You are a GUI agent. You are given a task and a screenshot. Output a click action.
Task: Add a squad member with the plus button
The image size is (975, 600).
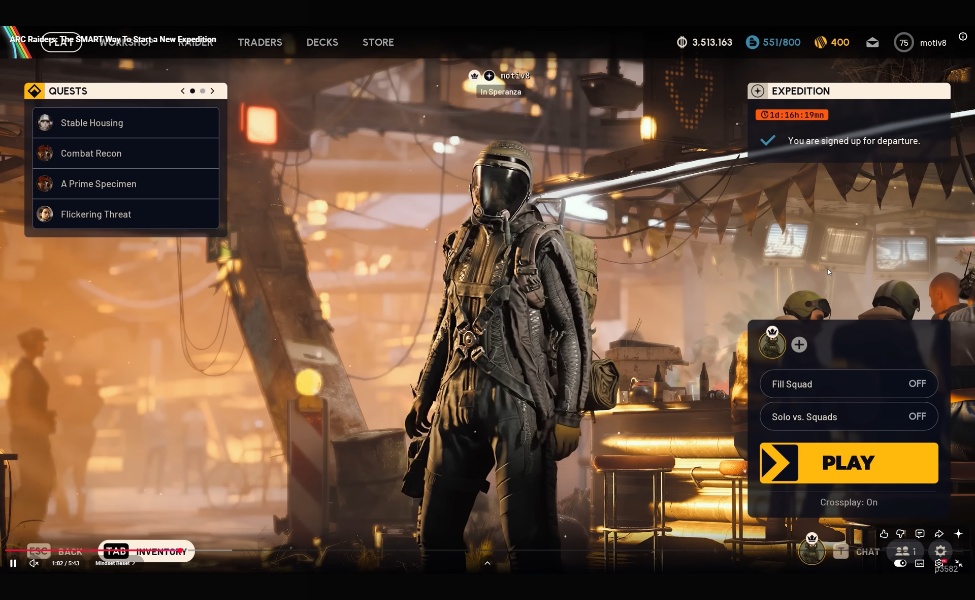(799, 345)
